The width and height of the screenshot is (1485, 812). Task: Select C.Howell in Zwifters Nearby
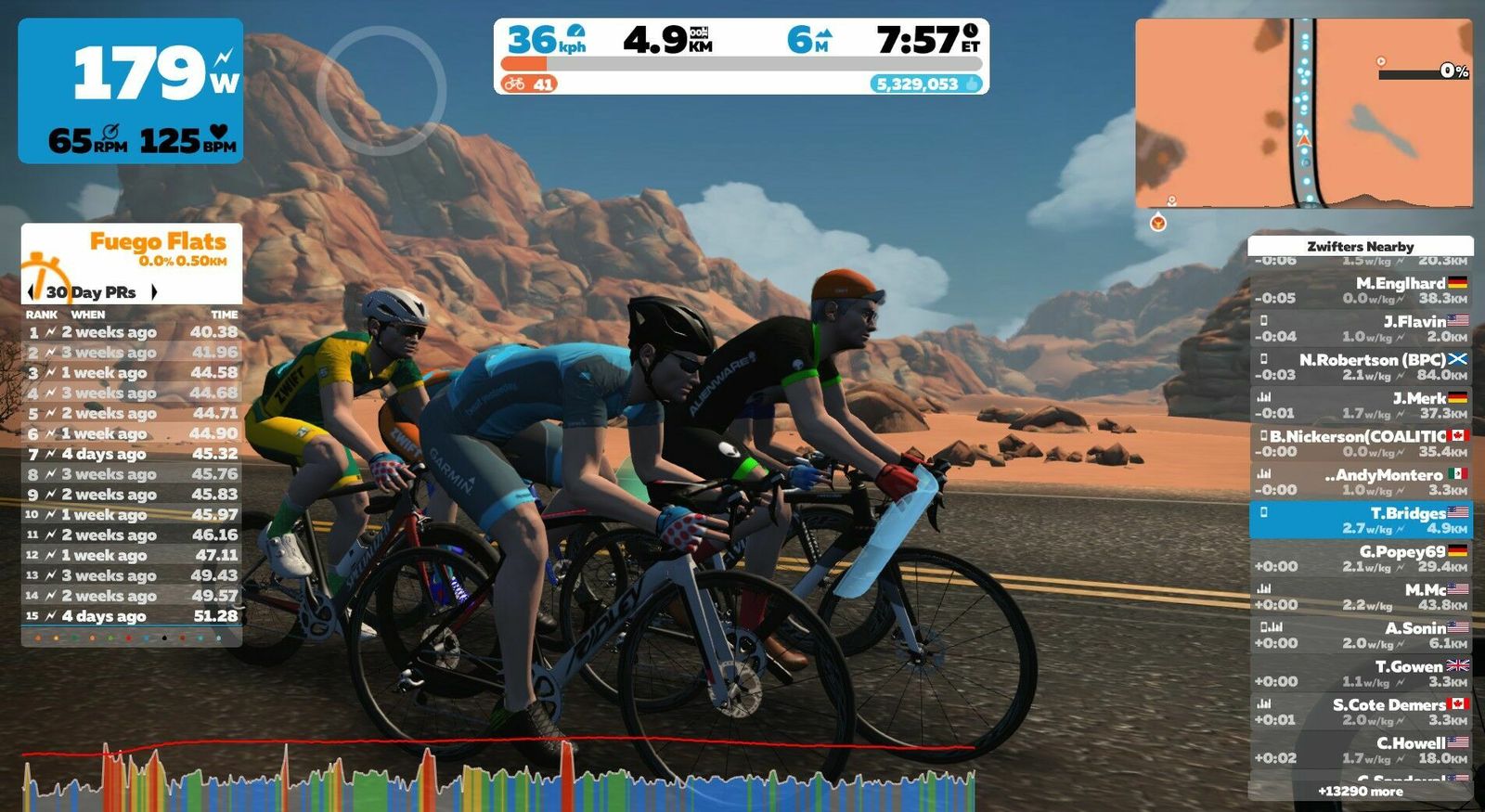click(1360, 750)
